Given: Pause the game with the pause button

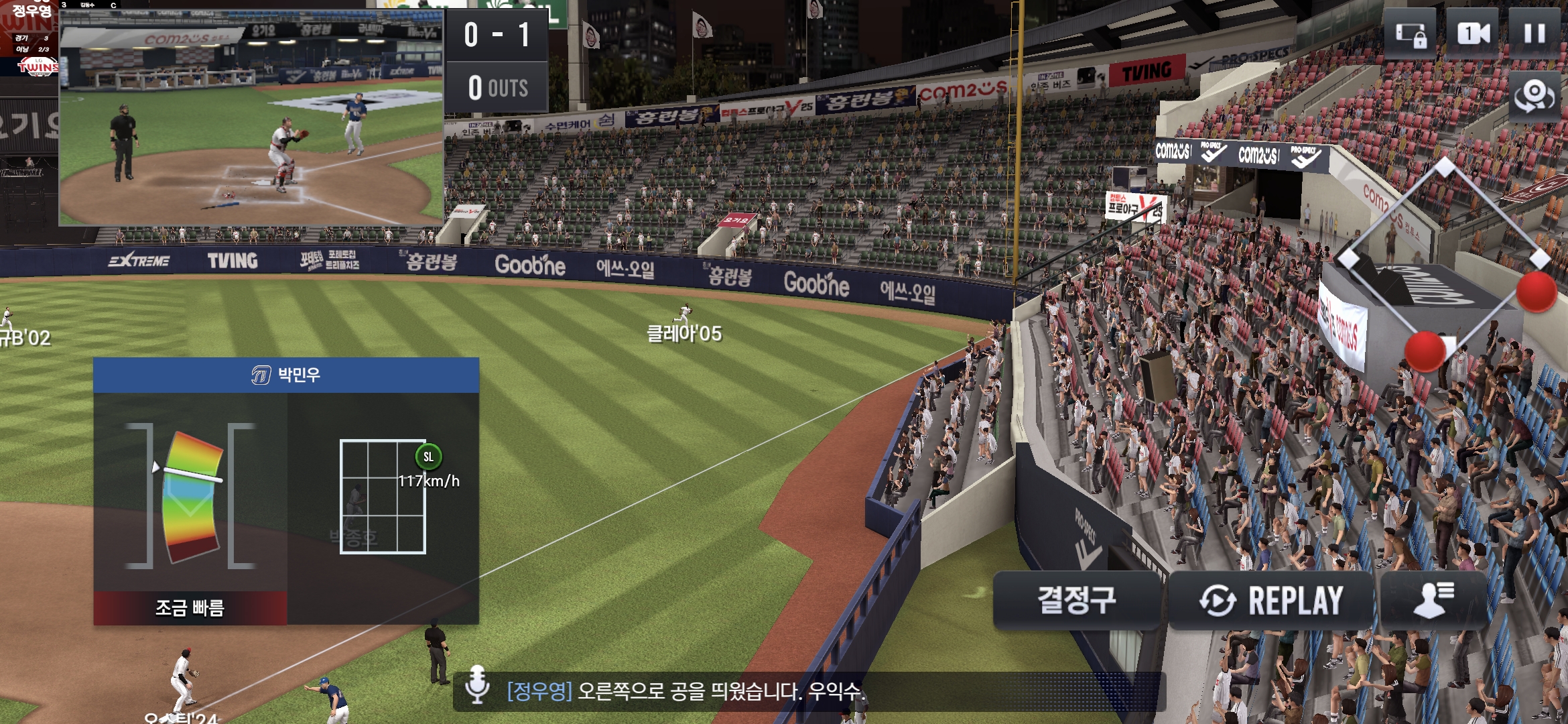Looking at the screenshot, I should pyautogui.click(x=1534, y=34).
